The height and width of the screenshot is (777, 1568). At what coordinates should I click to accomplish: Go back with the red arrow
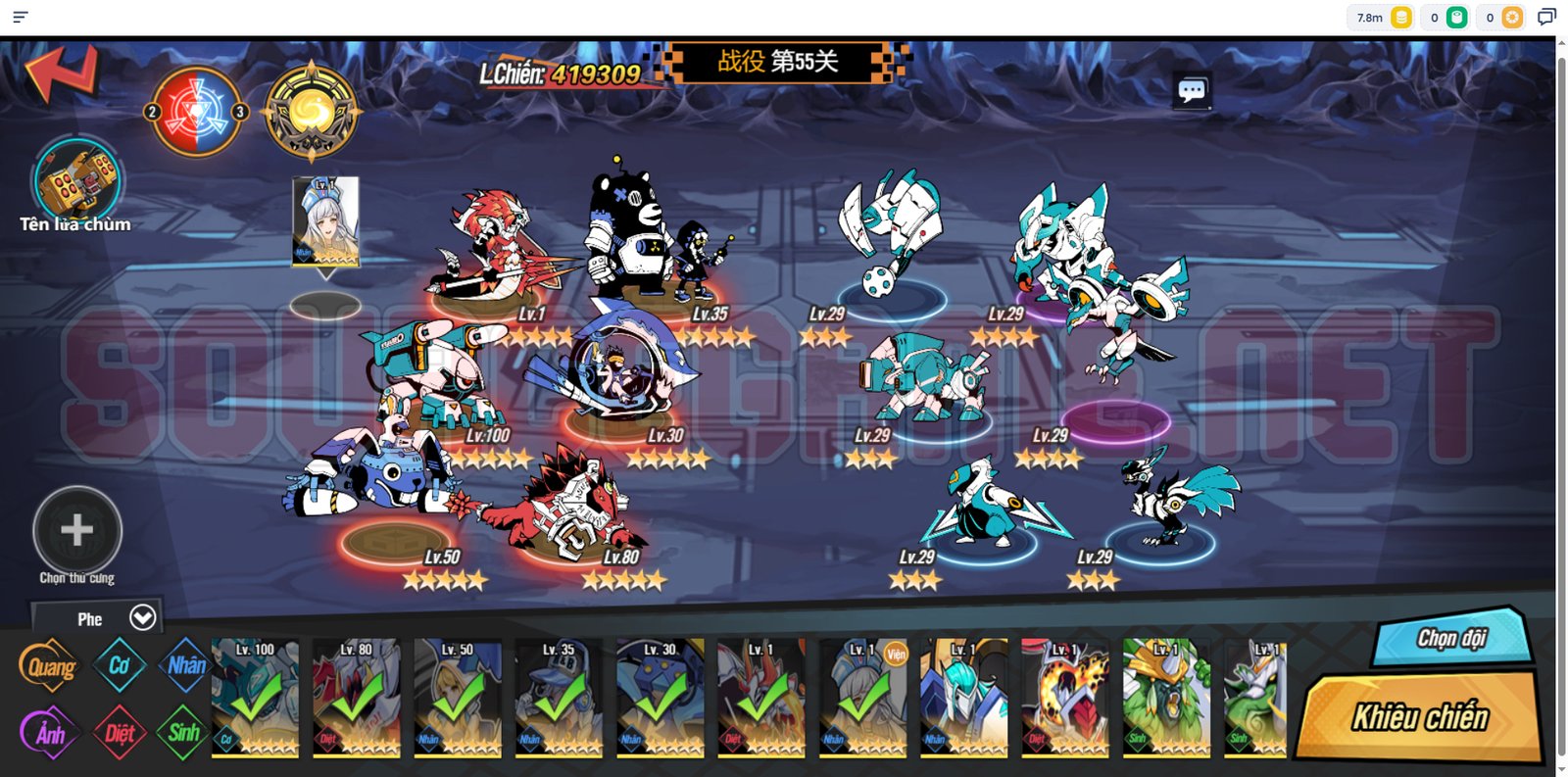[62, 73]
